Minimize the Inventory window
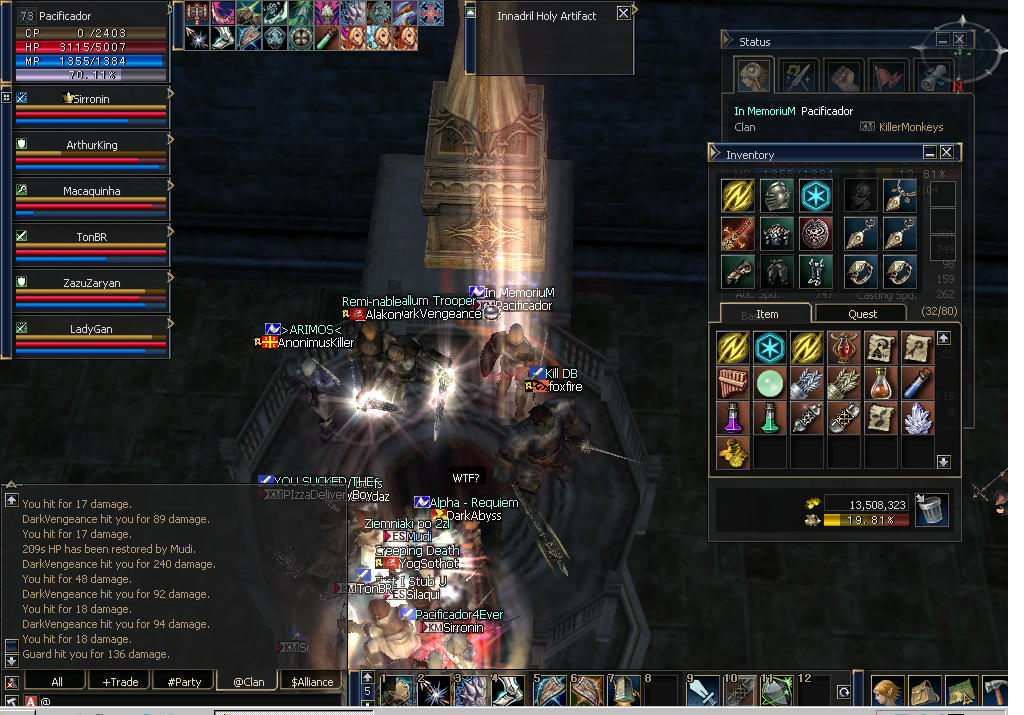 (929, 153)
